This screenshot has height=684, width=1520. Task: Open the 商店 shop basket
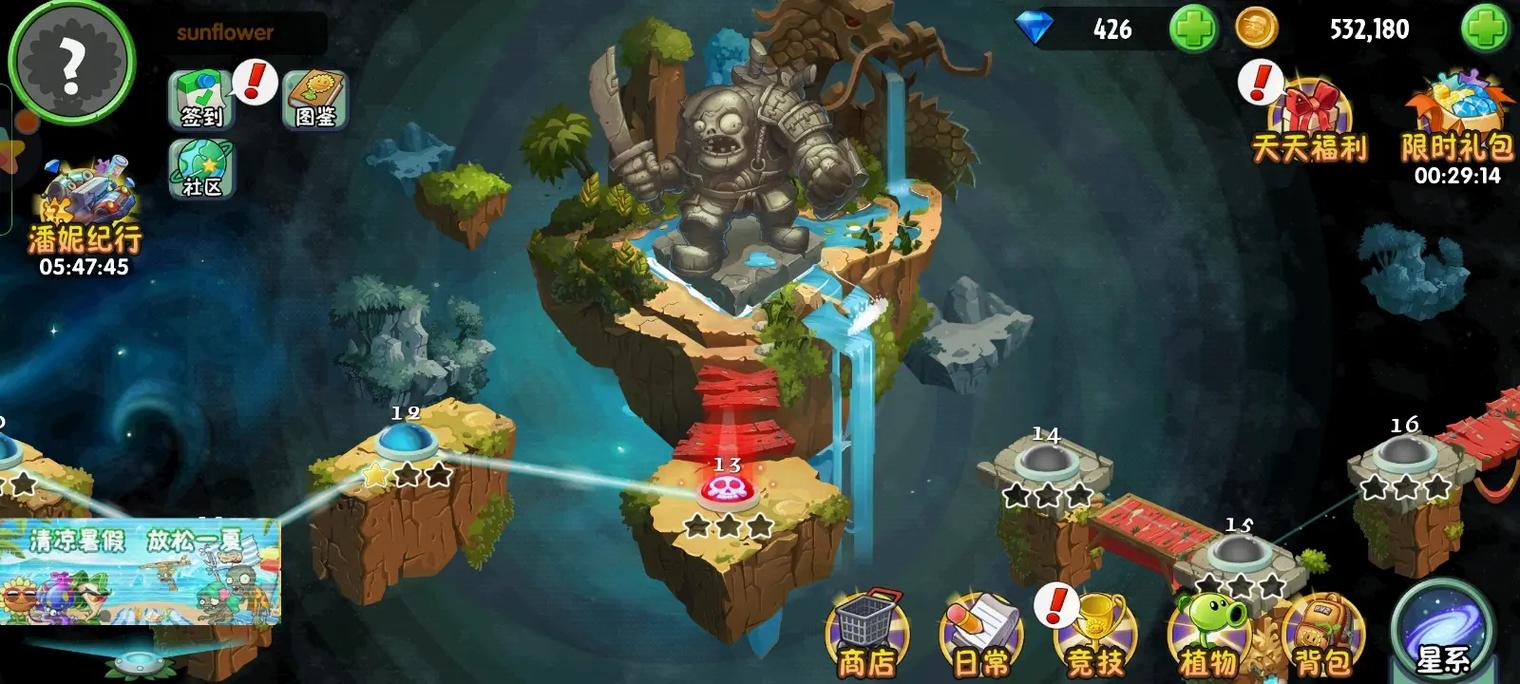pyautogui.click(x=867, y=630)
